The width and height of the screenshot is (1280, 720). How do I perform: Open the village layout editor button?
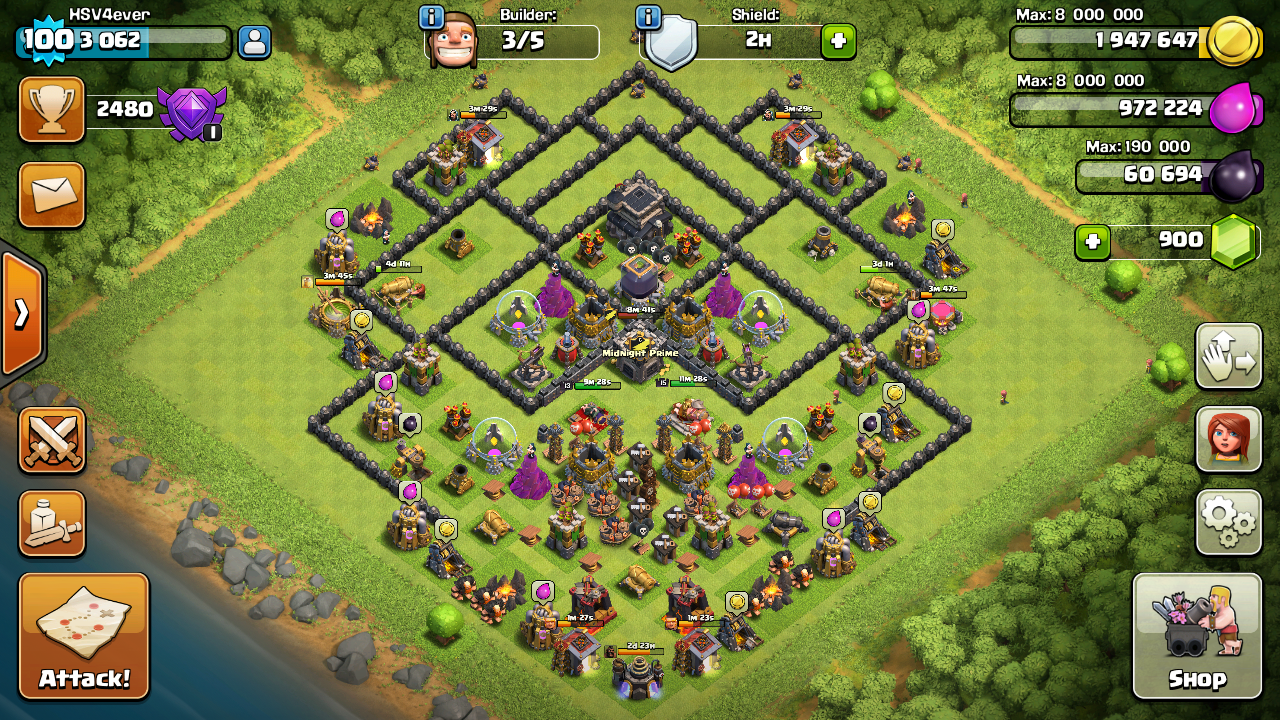tap(1228, 357)
